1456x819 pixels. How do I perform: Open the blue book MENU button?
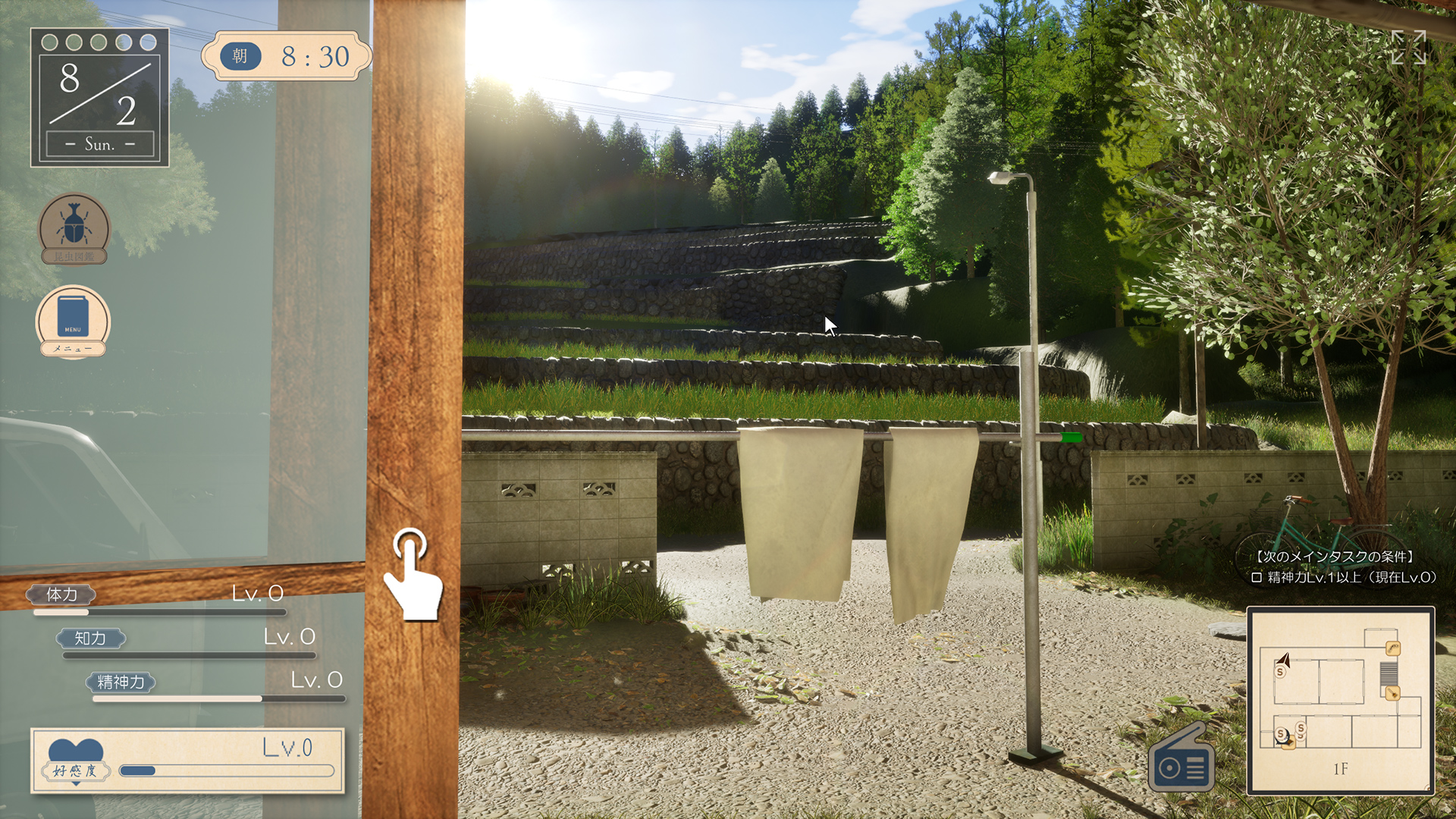coord(73,321)
